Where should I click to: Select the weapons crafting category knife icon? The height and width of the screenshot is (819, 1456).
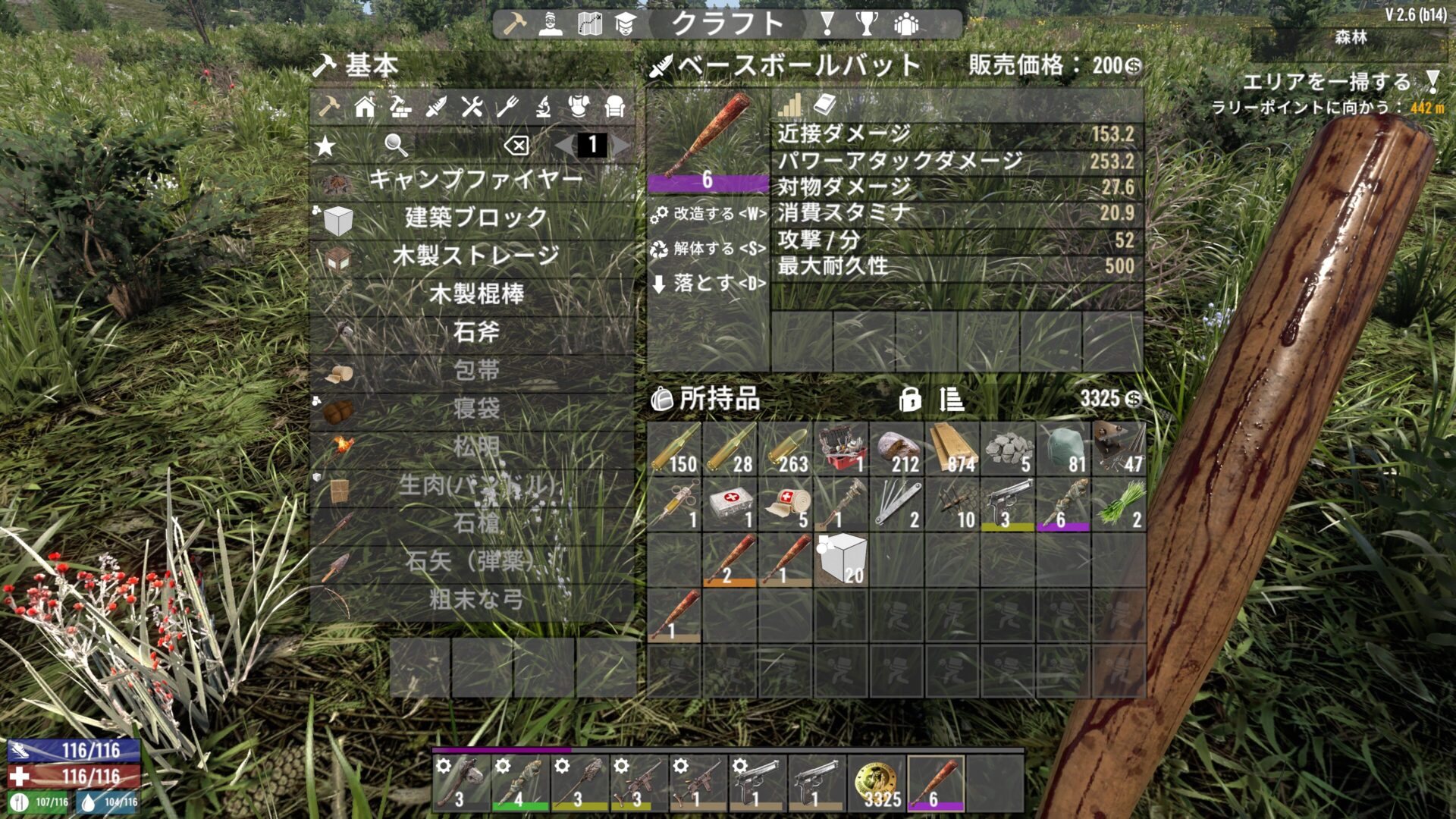(437, 106)
